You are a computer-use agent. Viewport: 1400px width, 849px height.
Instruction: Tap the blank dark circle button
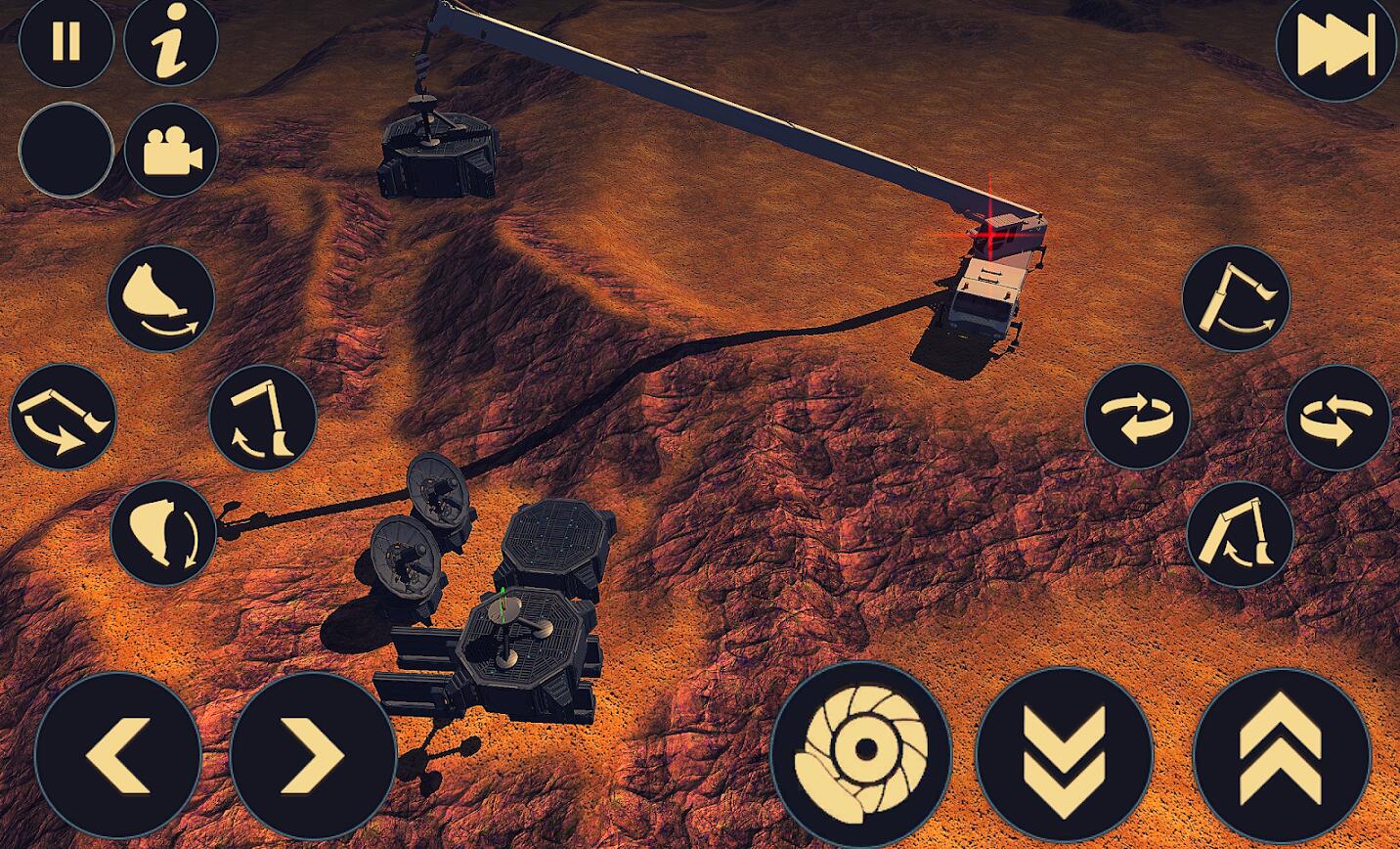(x=66, y=152)
